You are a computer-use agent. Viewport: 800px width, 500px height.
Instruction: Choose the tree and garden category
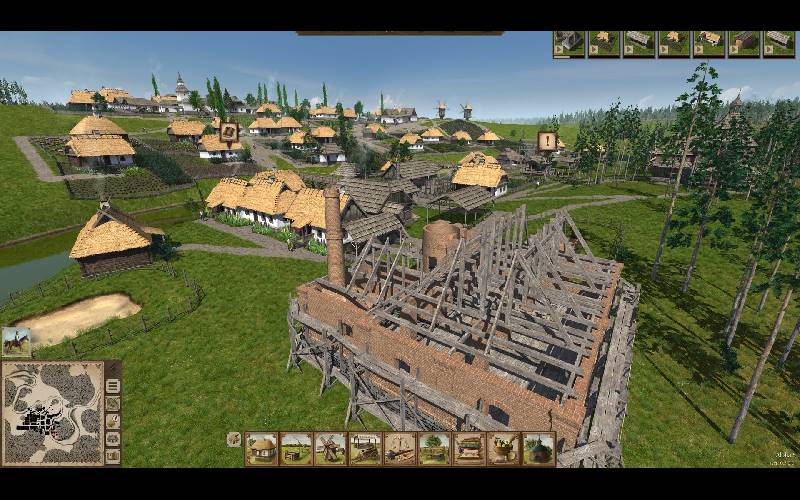434,449
